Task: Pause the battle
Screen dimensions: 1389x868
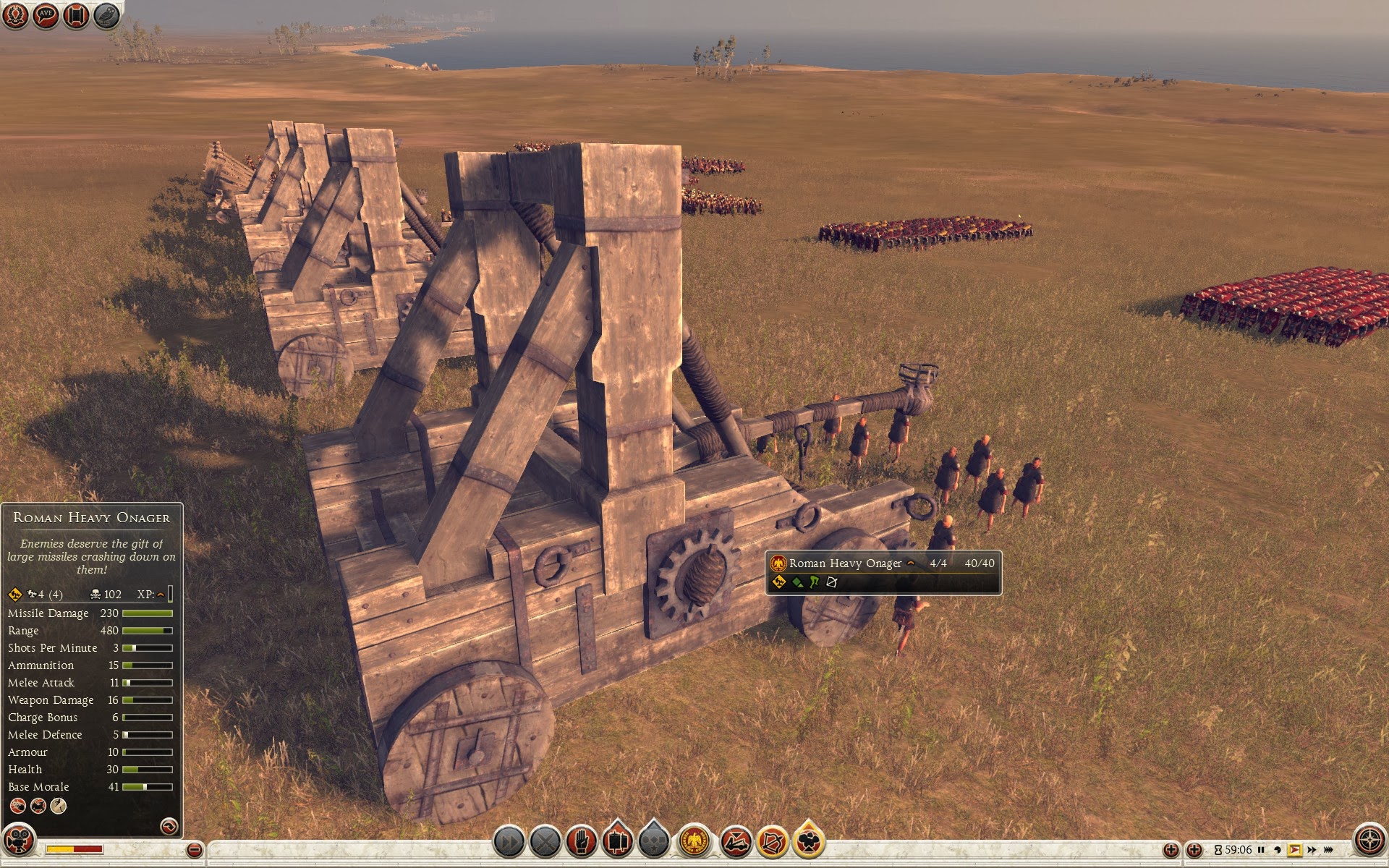Action: tap(1261, 850)
